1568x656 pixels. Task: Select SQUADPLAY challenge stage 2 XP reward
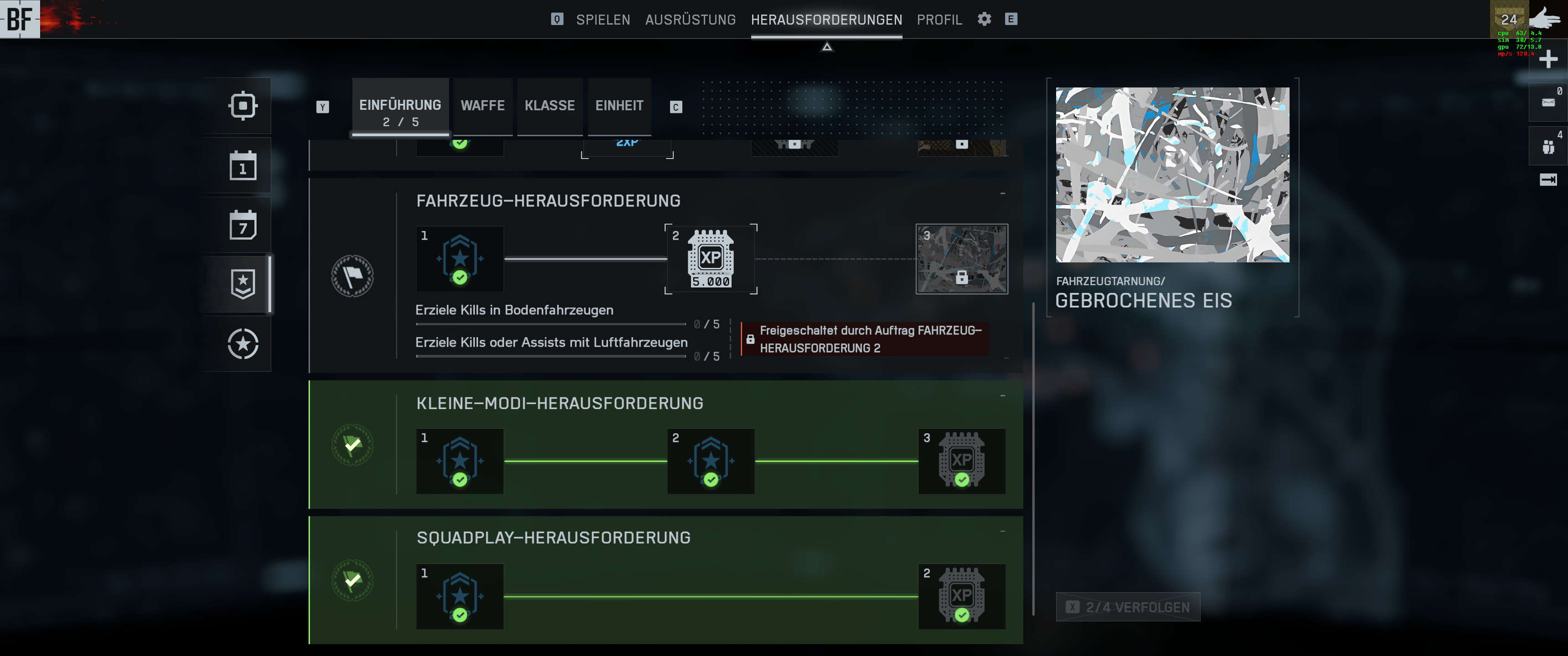pyautogui.click(x=961, y=596)
